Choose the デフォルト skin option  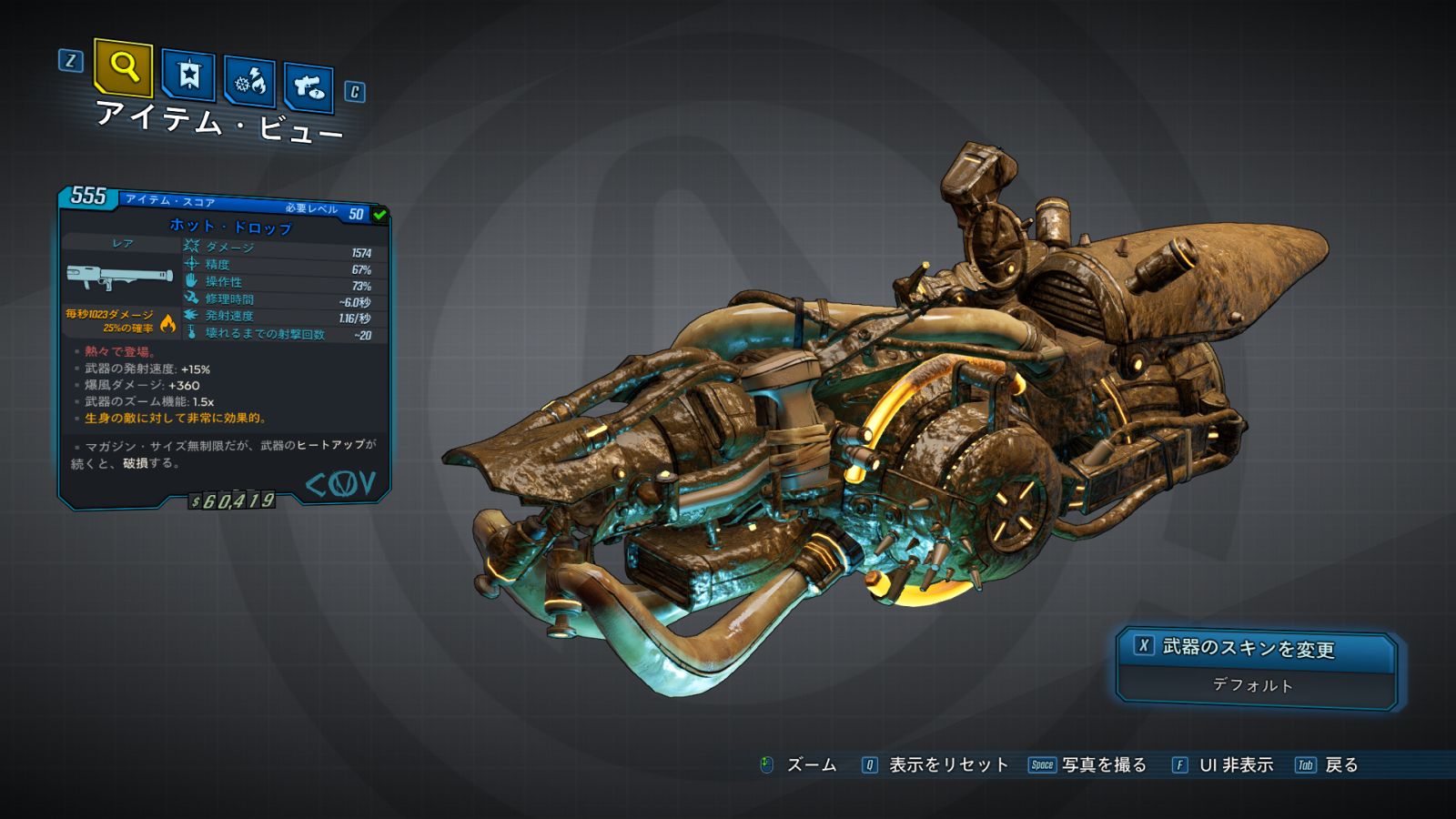[x=1254, y=685]
